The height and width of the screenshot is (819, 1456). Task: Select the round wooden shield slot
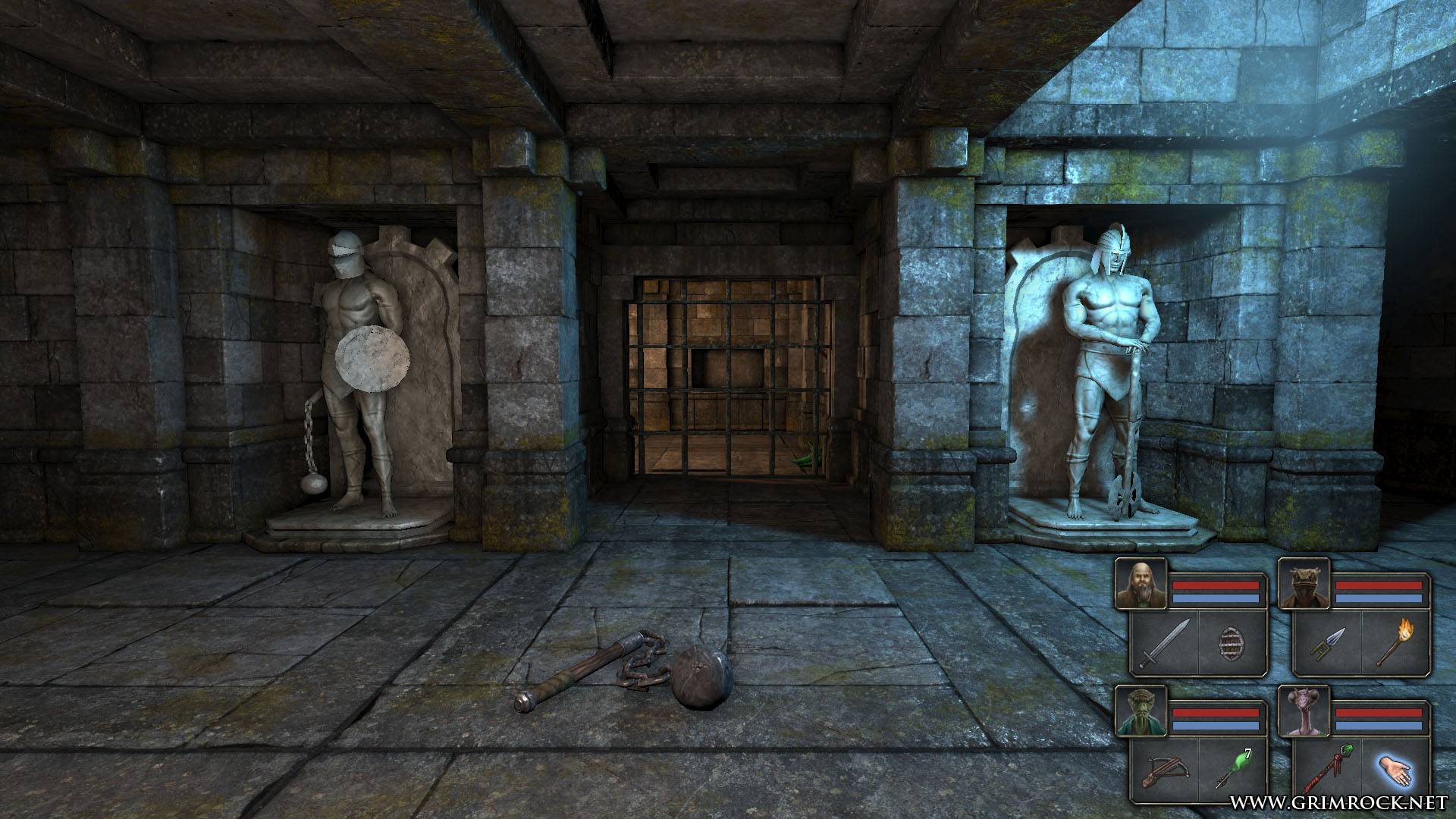pyautogui.click(x=1232, y=645)
